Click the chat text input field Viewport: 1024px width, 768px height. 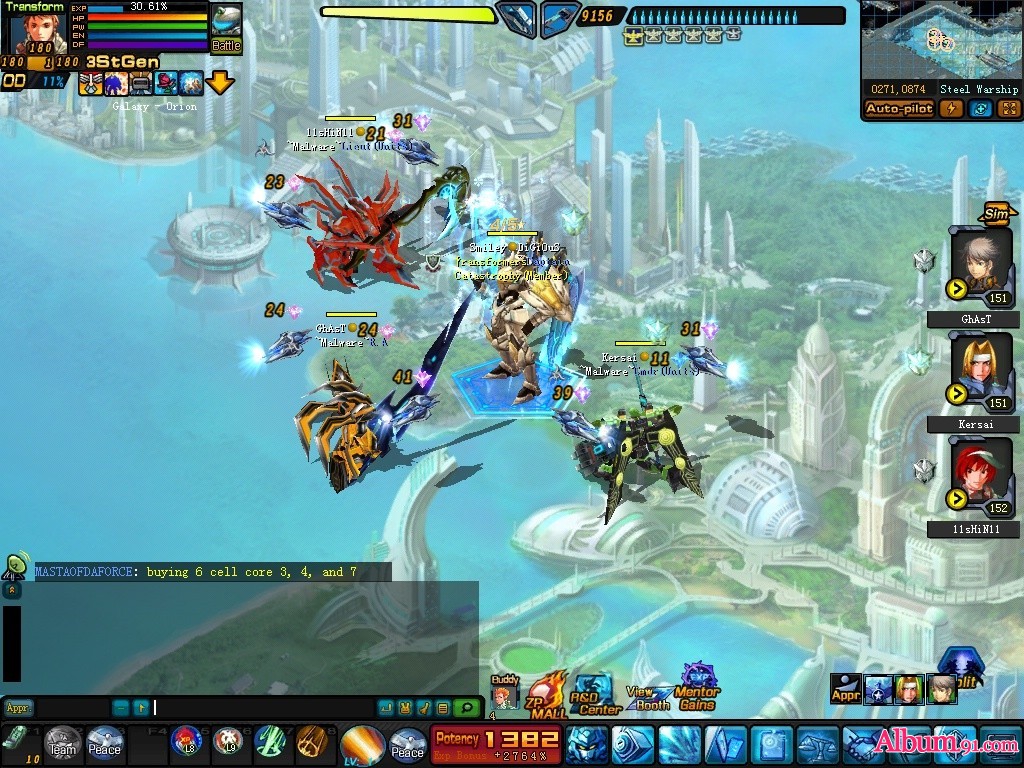(262, 708)
